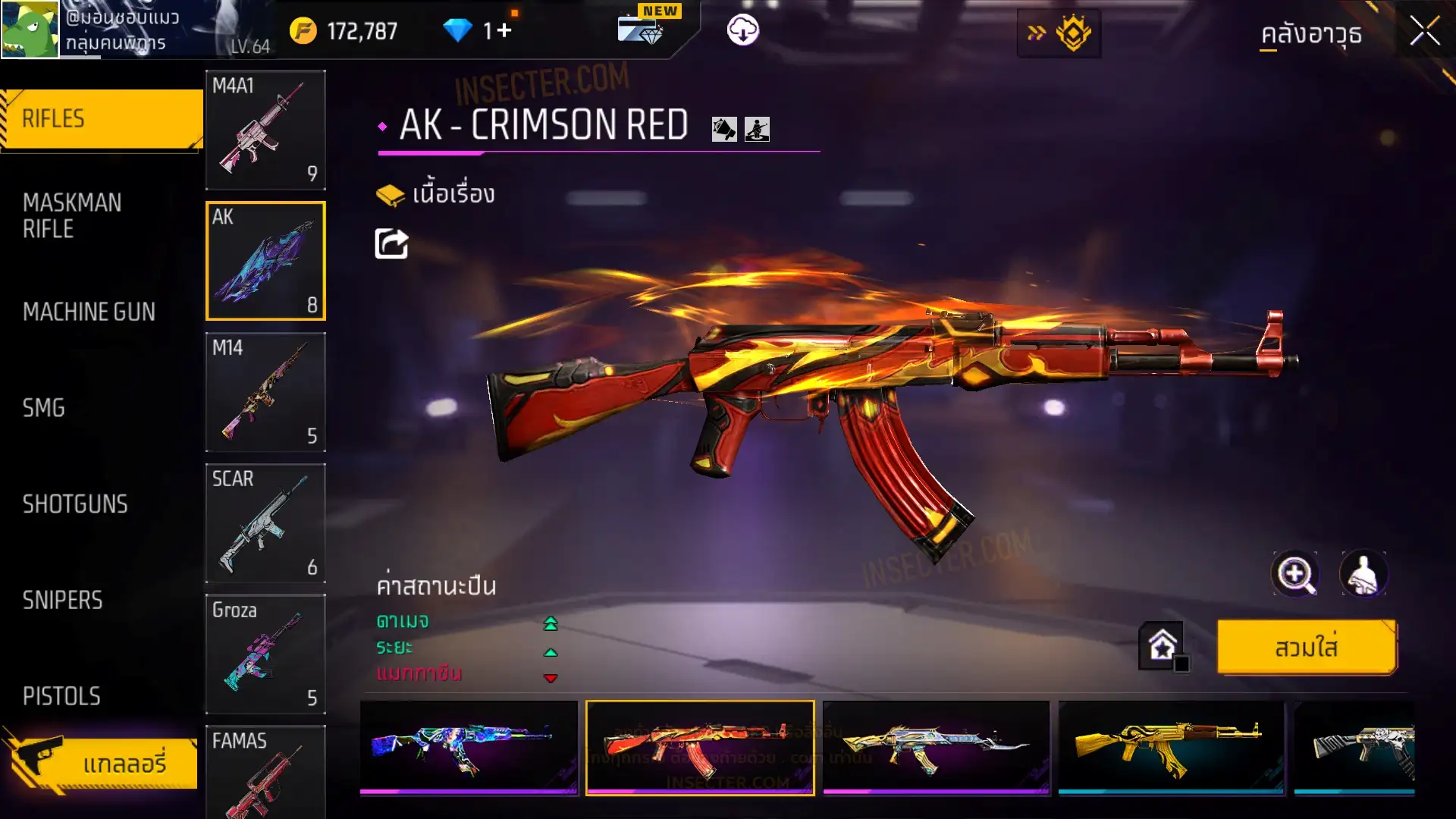Close the weapon vault screen
This screenshot has height=819, width=1456.
(1424, 32)
